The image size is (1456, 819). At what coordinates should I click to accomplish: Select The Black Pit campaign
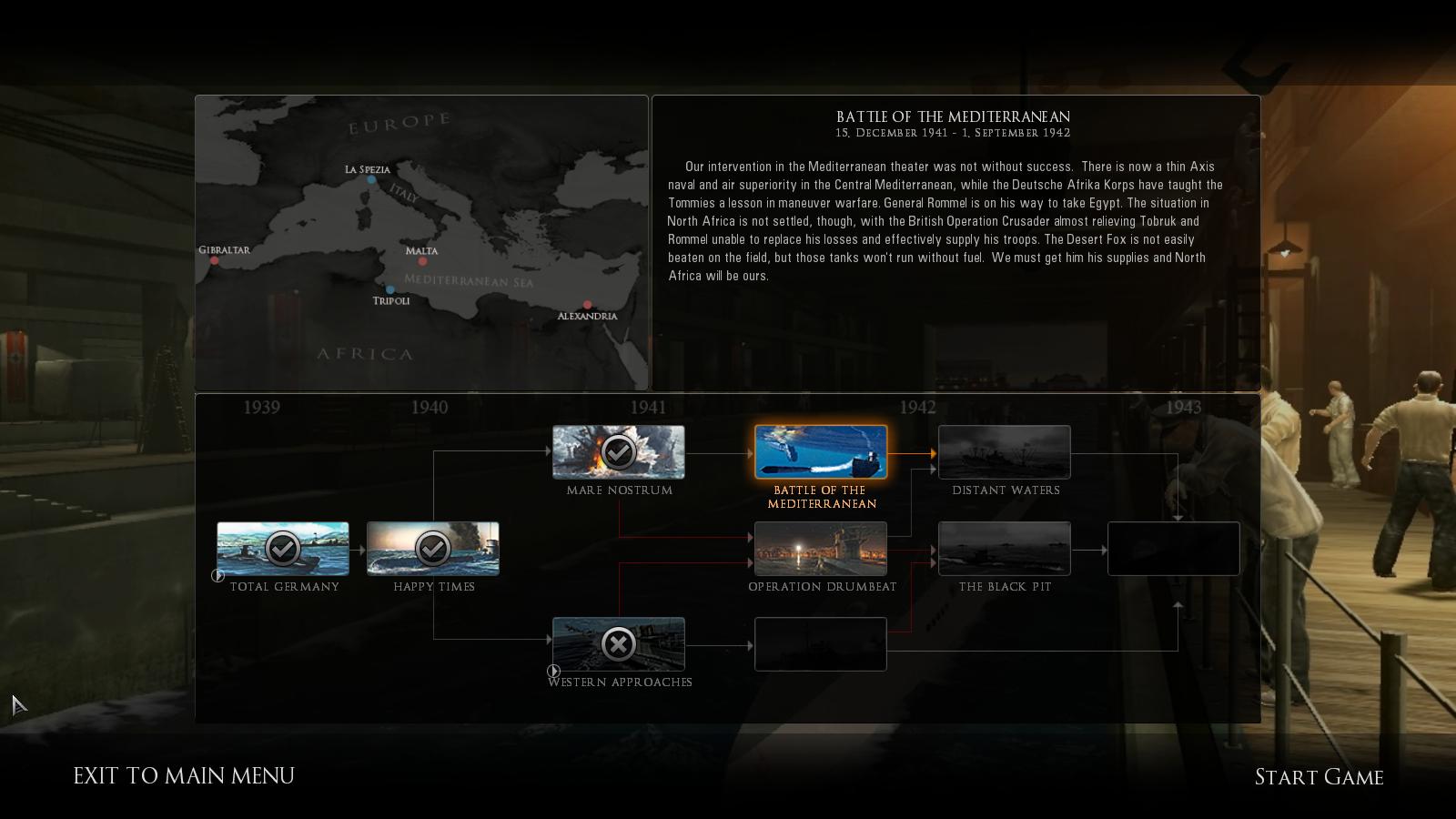tap(1005, 549)
